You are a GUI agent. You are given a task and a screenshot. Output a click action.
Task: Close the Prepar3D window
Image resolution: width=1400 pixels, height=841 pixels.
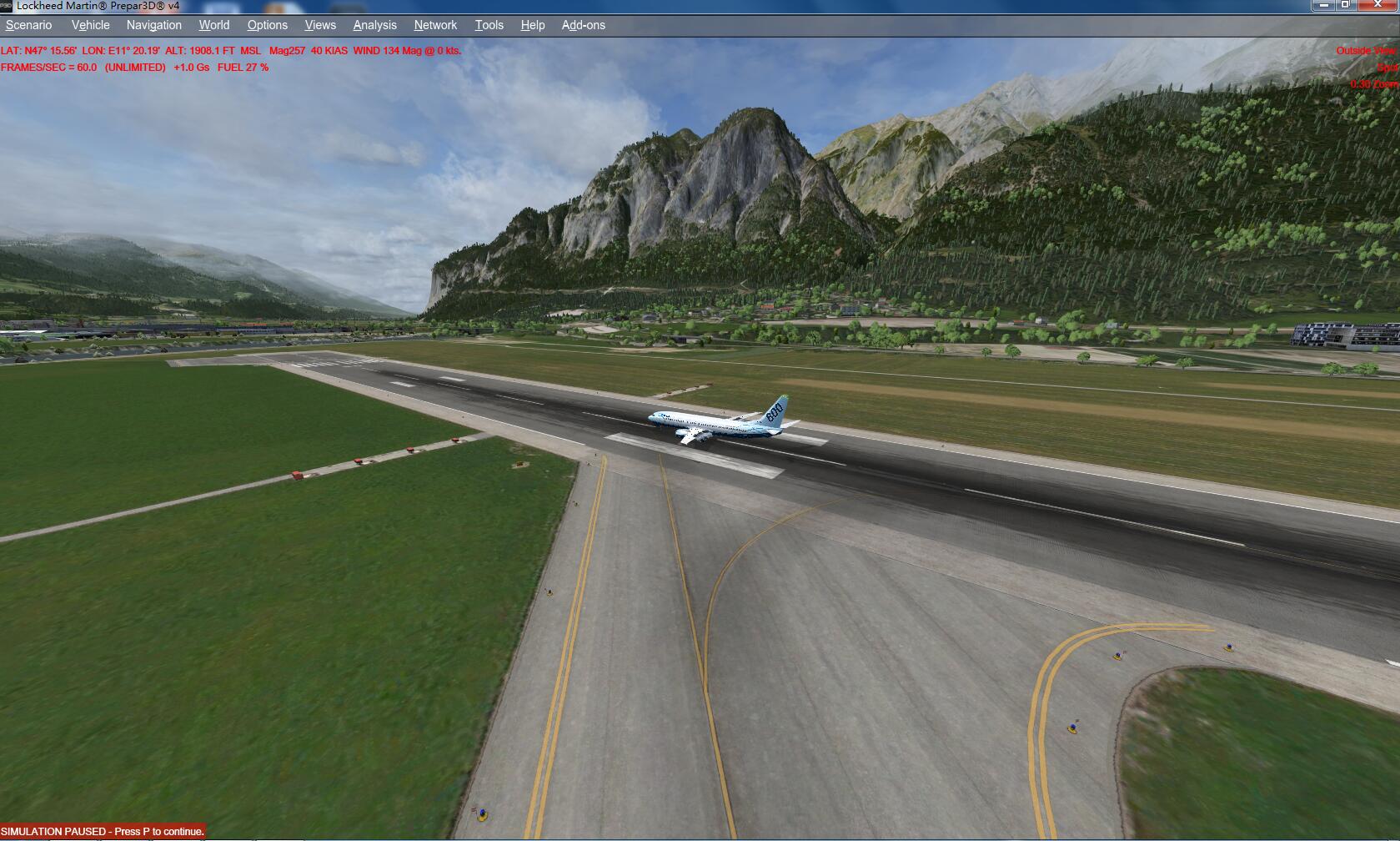coord(1377,5)
